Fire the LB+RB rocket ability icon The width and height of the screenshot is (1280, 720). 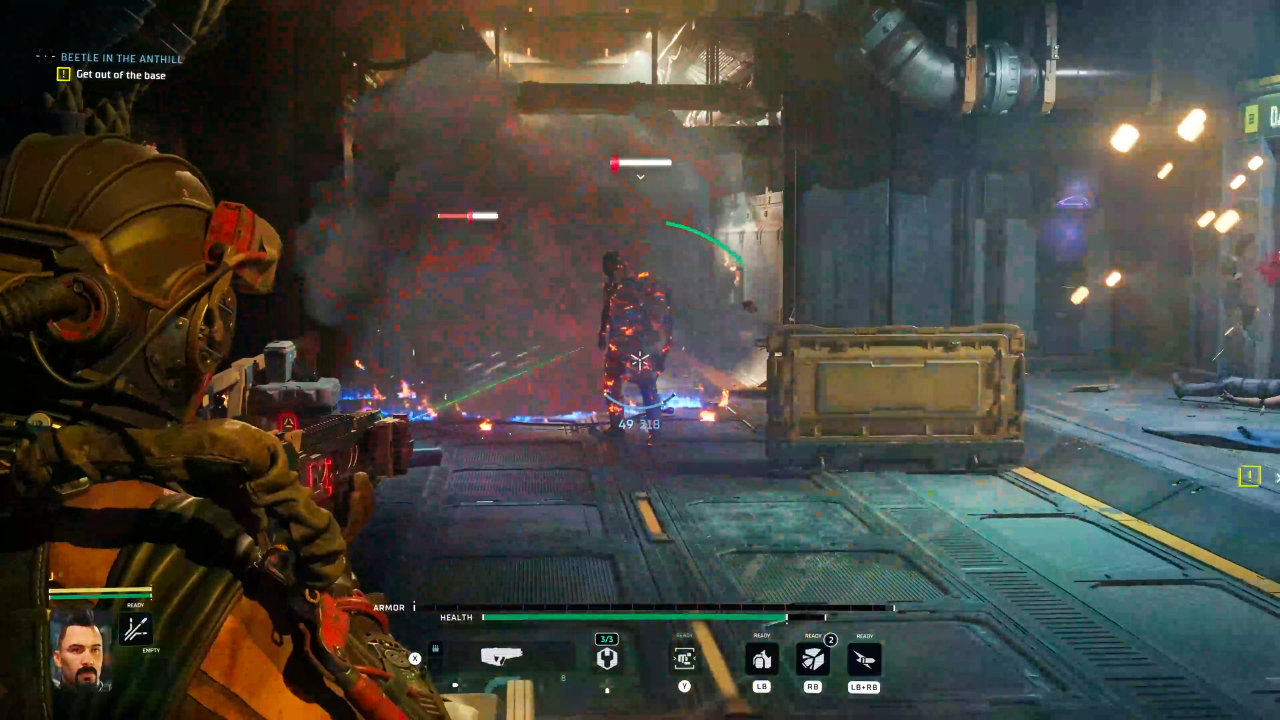pyautogui.click(x=864, y=659)
